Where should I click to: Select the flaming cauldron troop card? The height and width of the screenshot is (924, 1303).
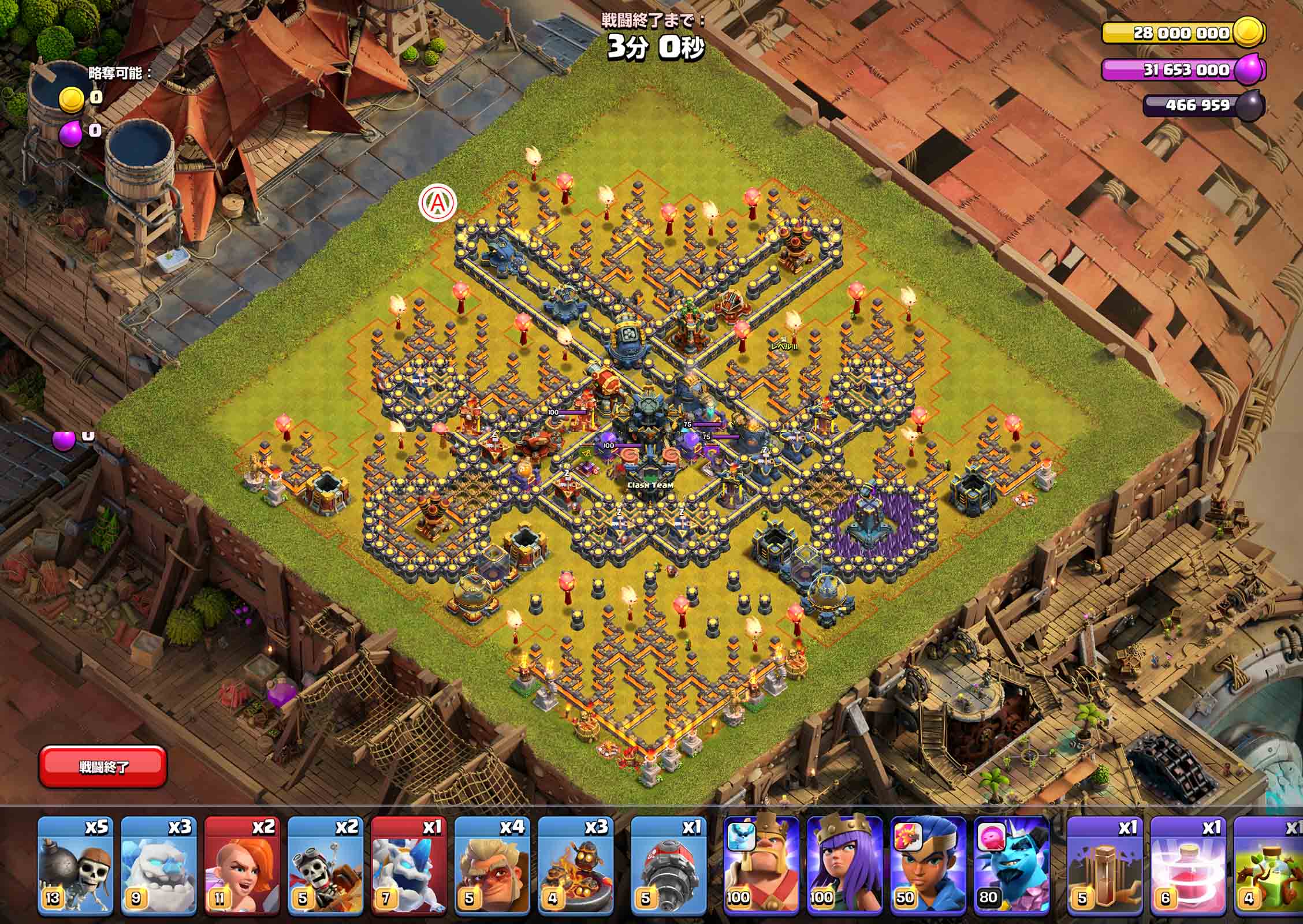click(575, 866)
